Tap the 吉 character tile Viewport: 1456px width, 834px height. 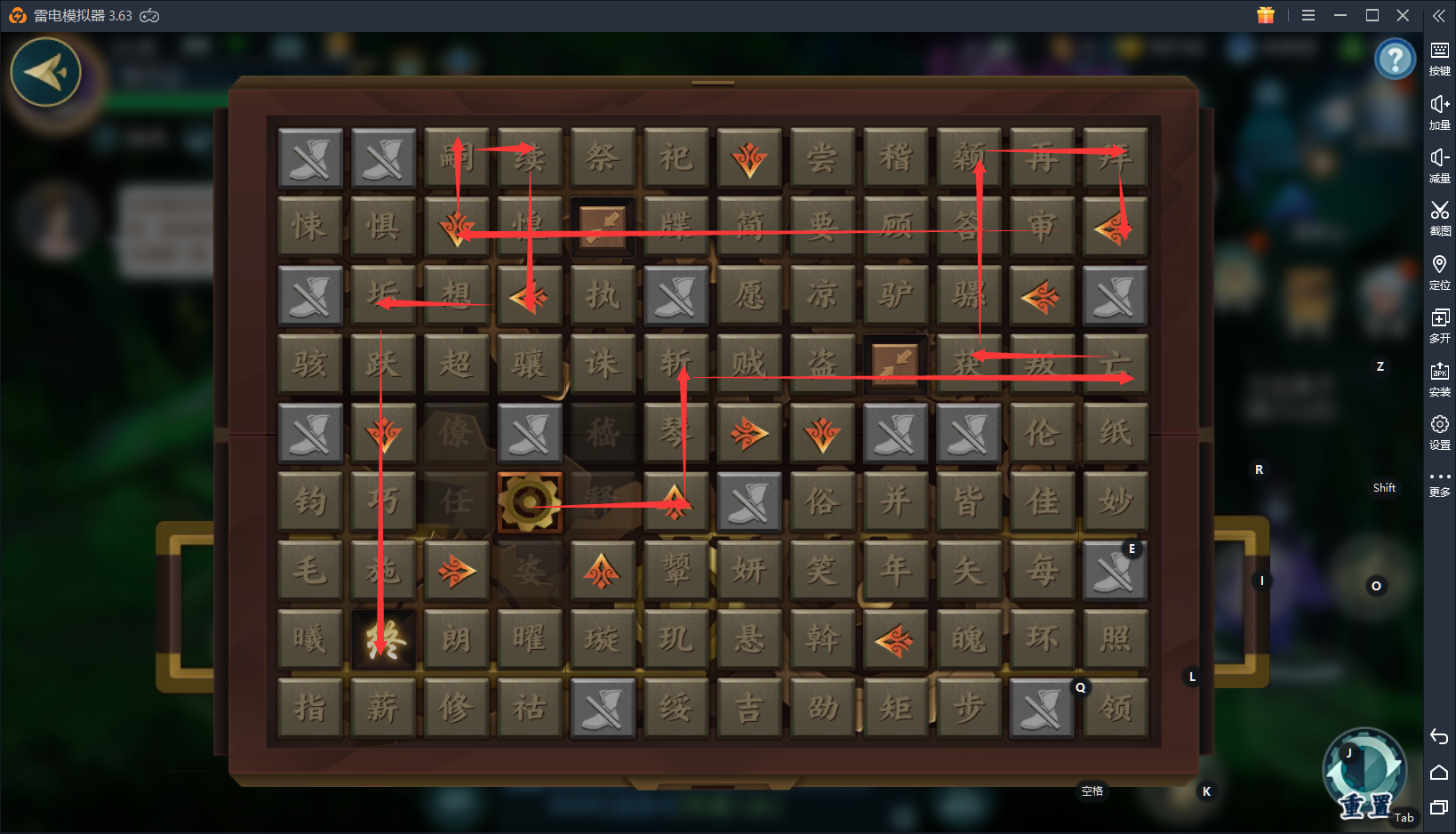pyautogui.click(x=749, y=708)
